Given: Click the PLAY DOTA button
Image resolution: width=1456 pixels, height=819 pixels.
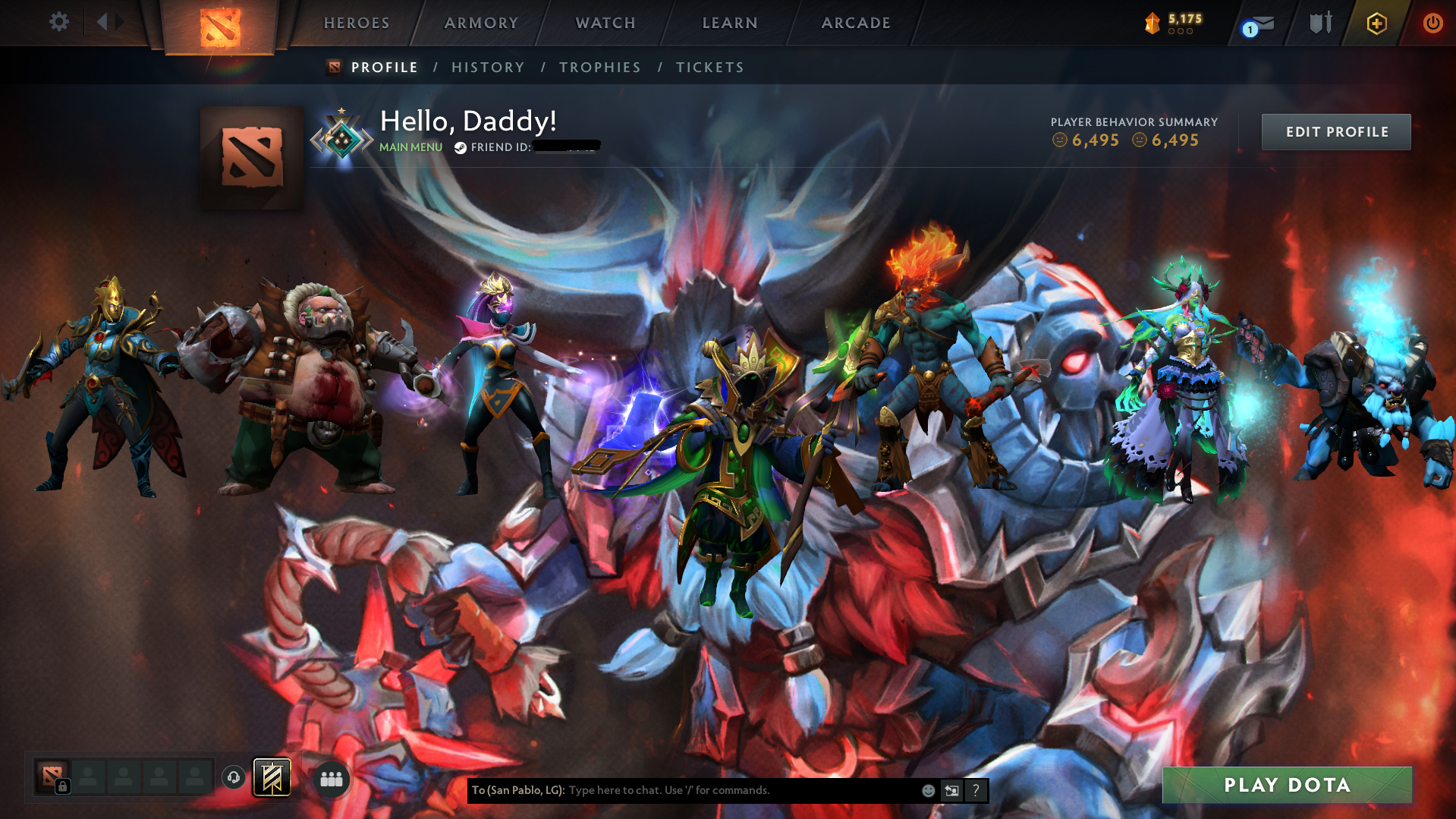Looking at the screenshot, I should click(1286, 785).
